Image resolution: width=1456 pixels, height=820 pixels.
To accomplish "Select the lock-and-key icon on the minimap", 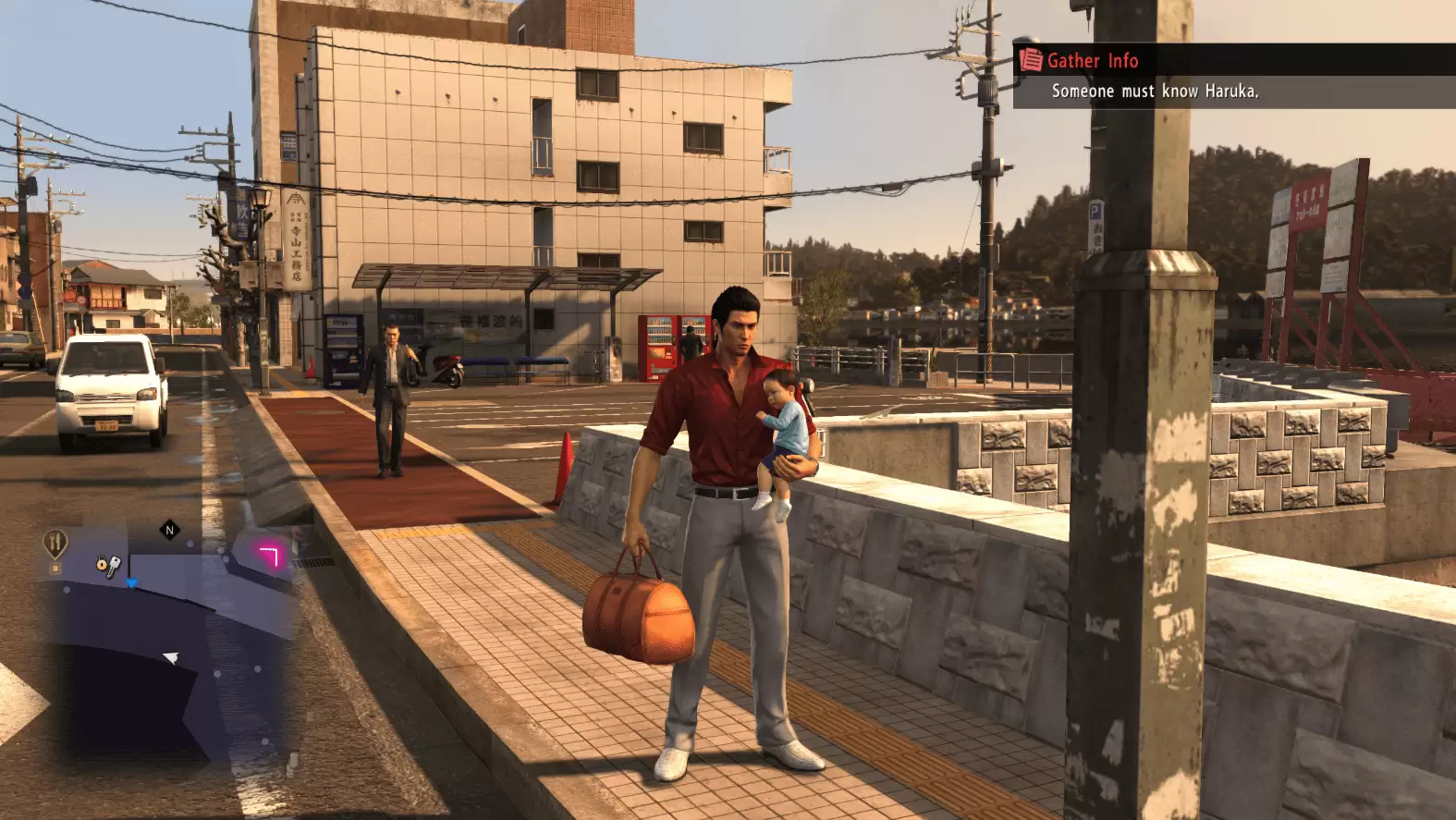I will tap(107, 566).
